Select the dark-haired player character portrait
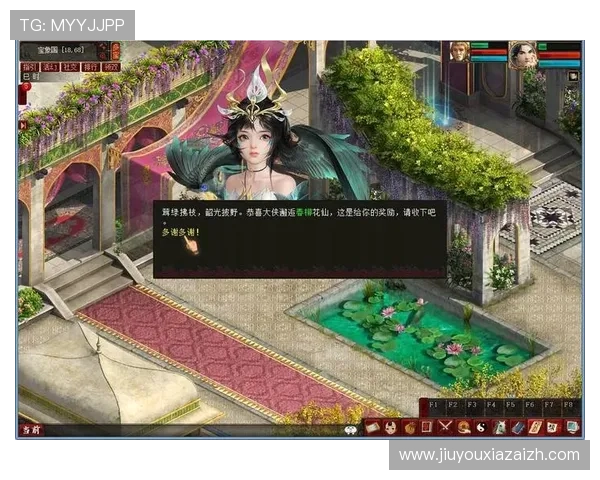600x480 pixels. point(522,54)
